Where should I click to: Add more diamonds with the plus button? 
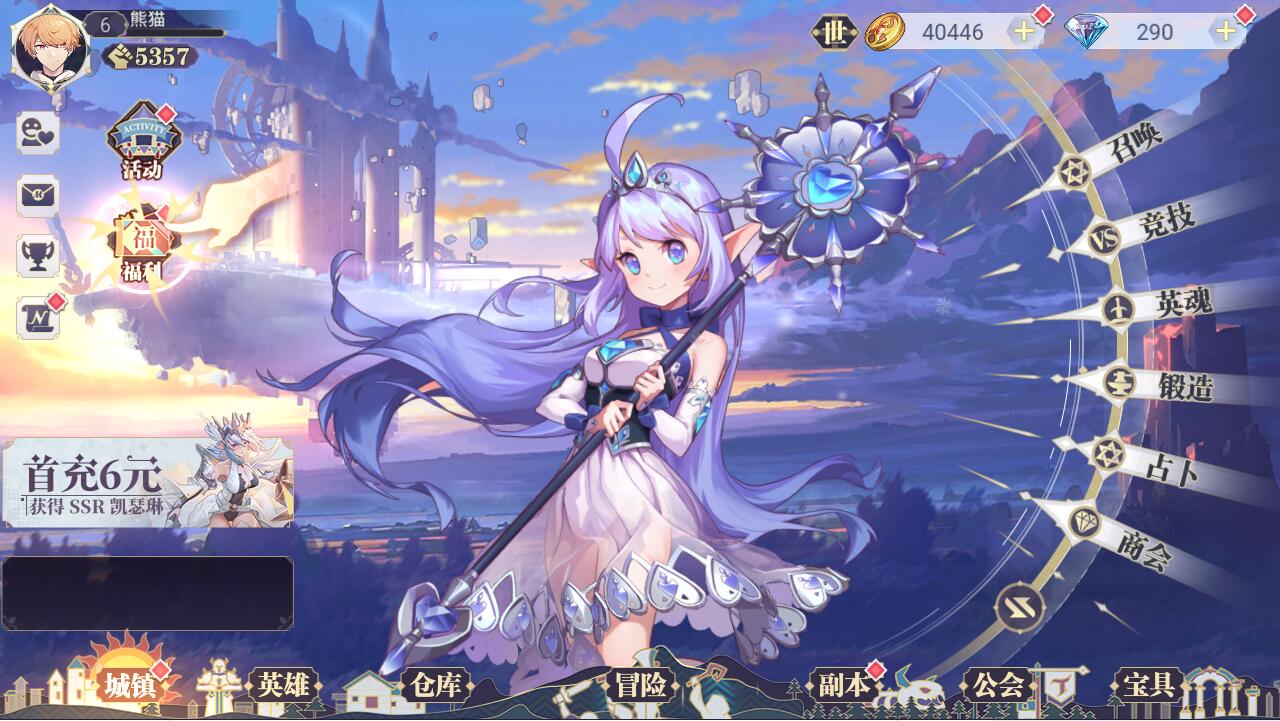click(x=1227, y=32)
